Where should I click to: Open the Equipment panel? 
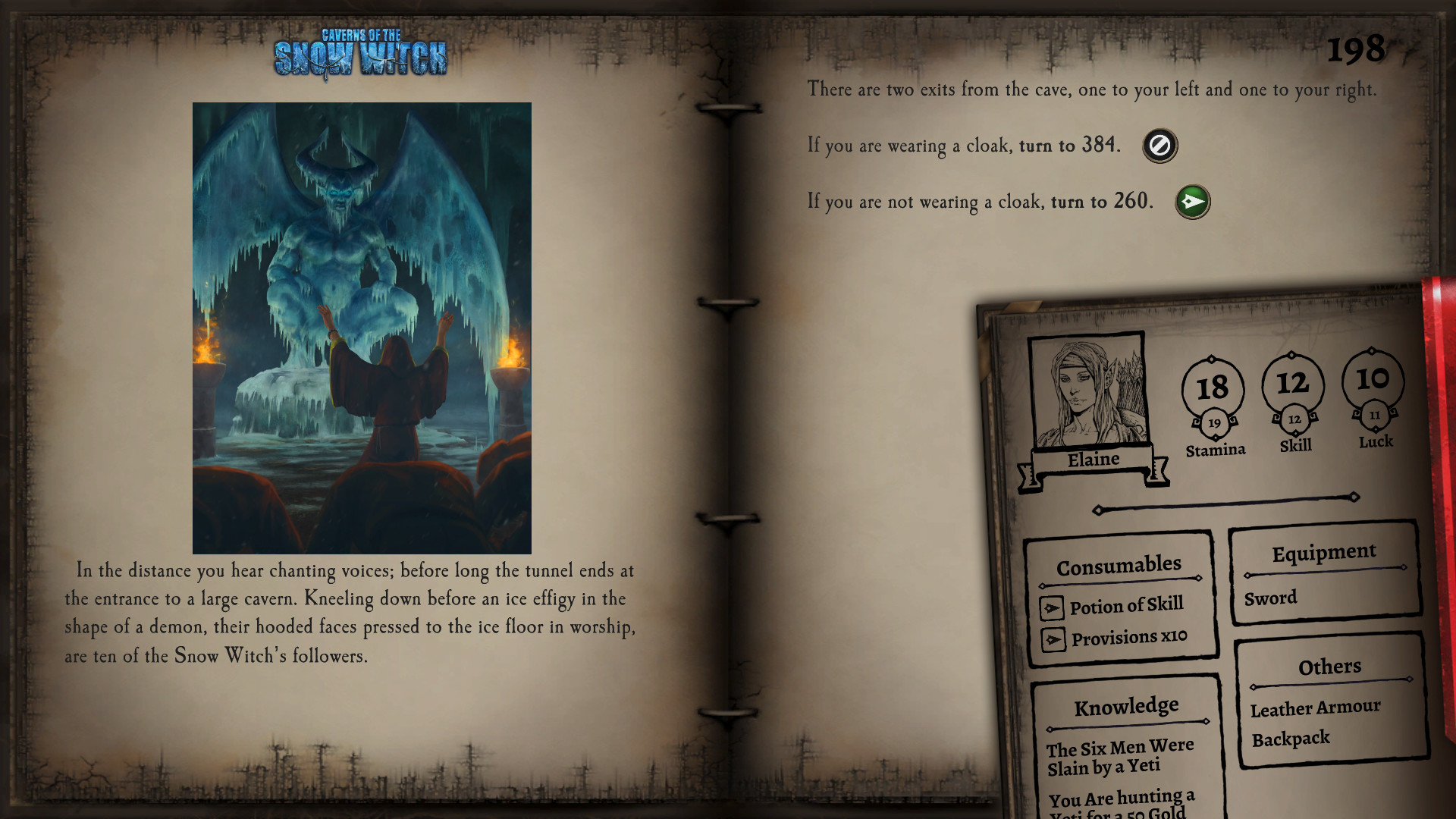coord(1324,552)
